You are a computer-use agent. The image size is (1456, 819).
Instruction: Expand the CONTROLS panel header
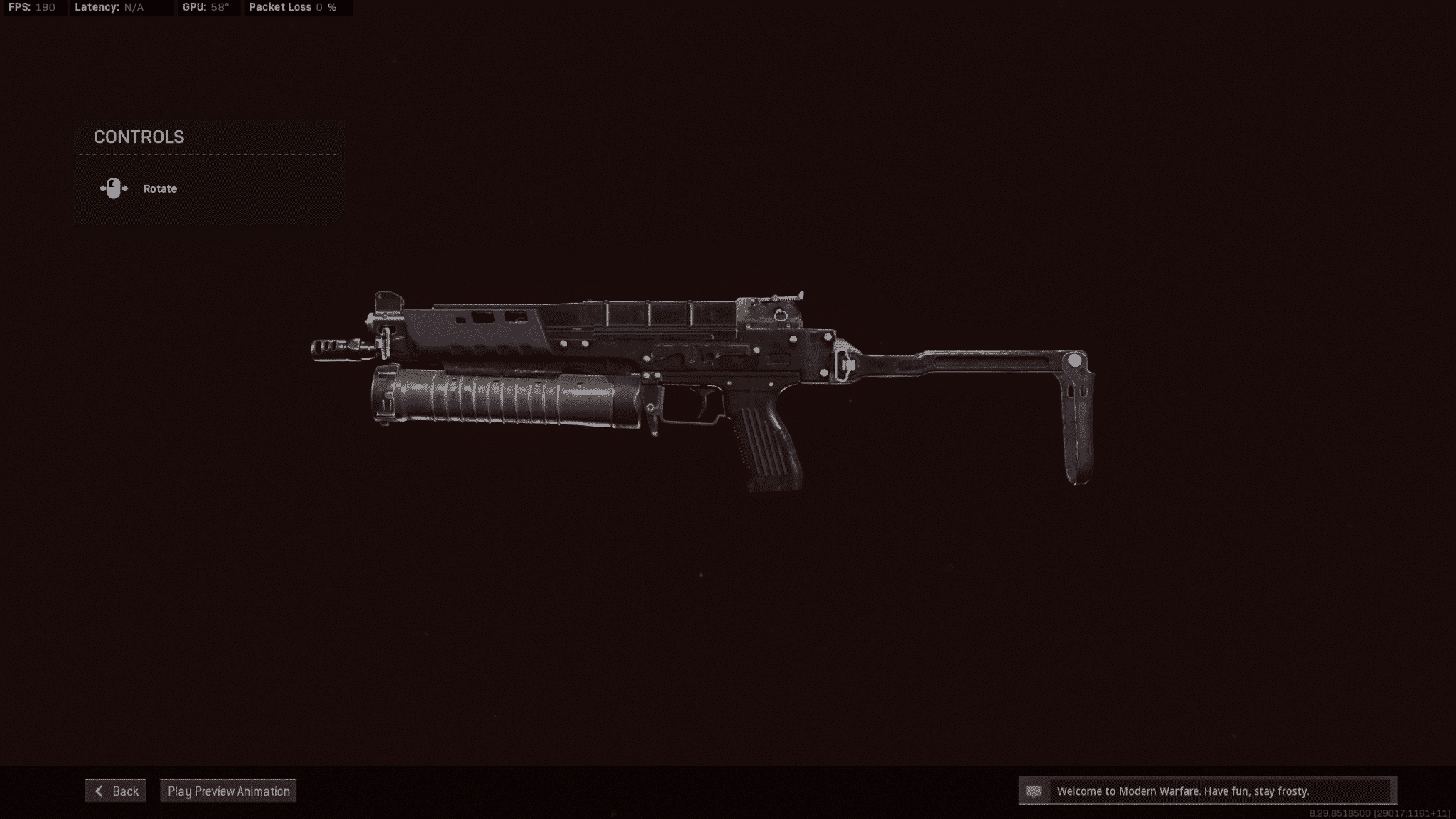(x=137, y=136)
